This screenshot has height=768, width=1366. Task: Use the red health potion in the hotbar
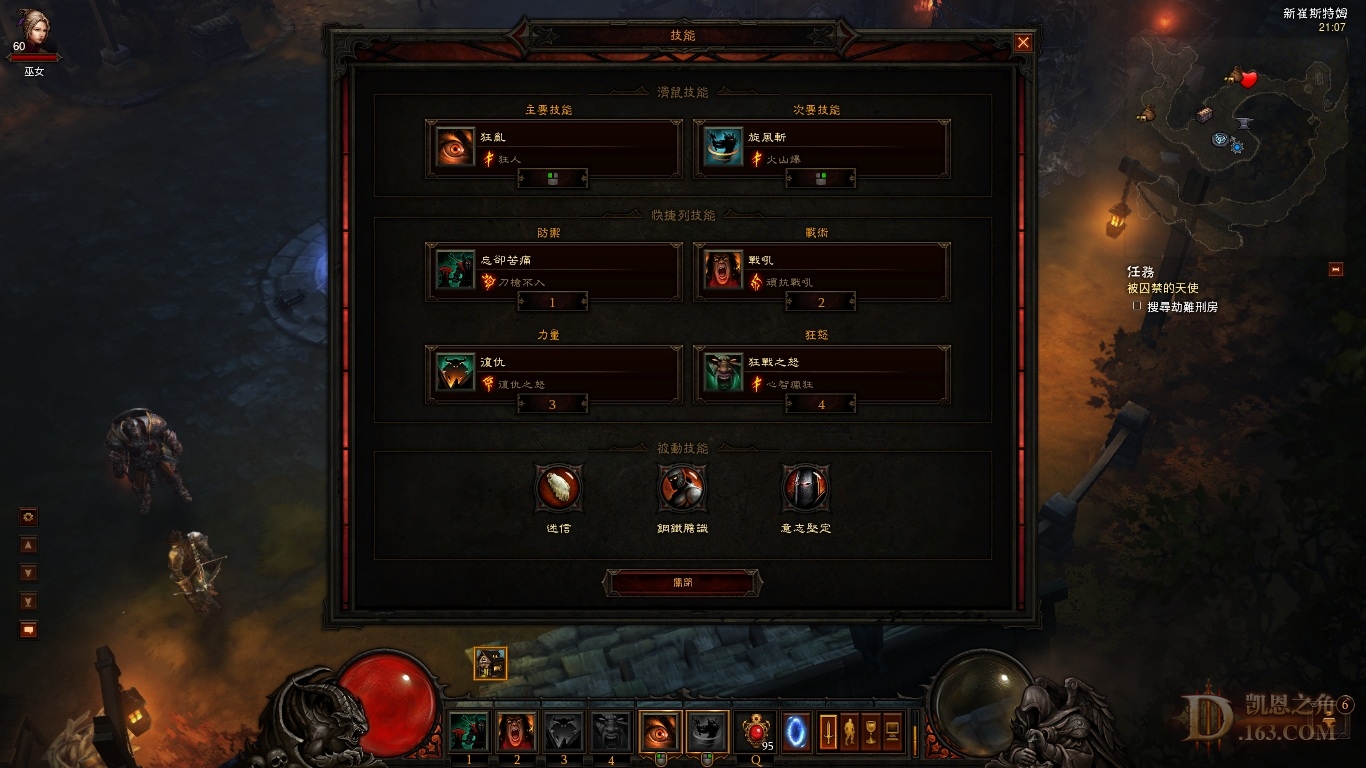coord(754,732)
